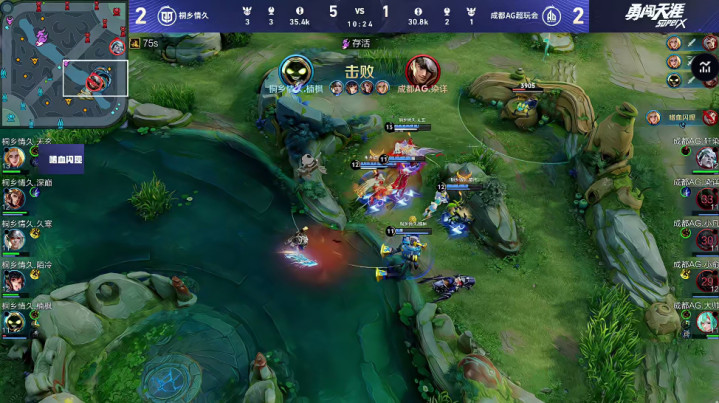
Task: Click the 桐乡情久 team logo
Action: tap(168, 15)
